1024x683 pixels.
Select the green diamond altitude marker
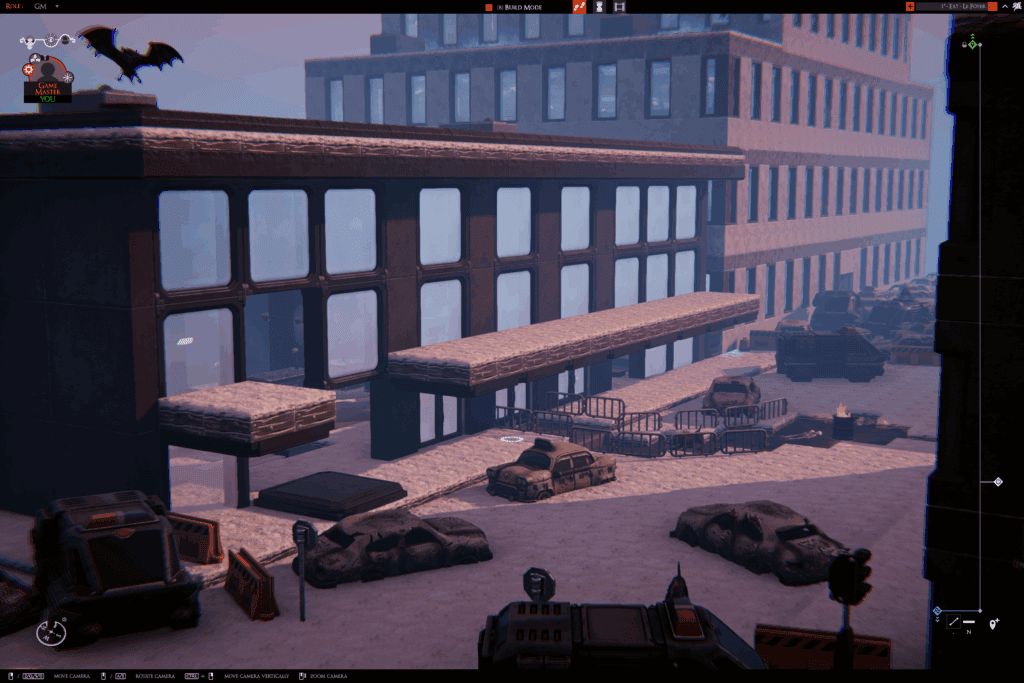pos(973,43)
